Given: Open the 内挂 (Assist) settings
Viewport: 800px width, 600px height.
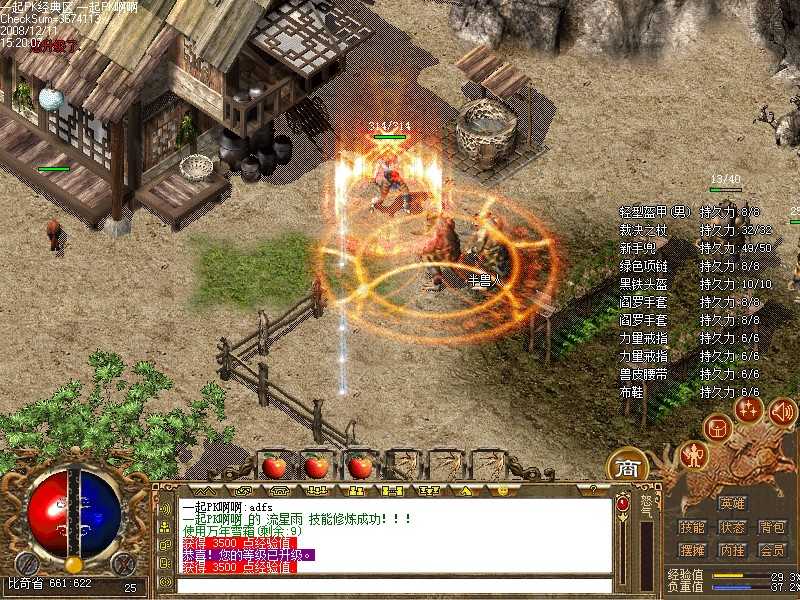Looking at the screenshot, I should 732,550.
